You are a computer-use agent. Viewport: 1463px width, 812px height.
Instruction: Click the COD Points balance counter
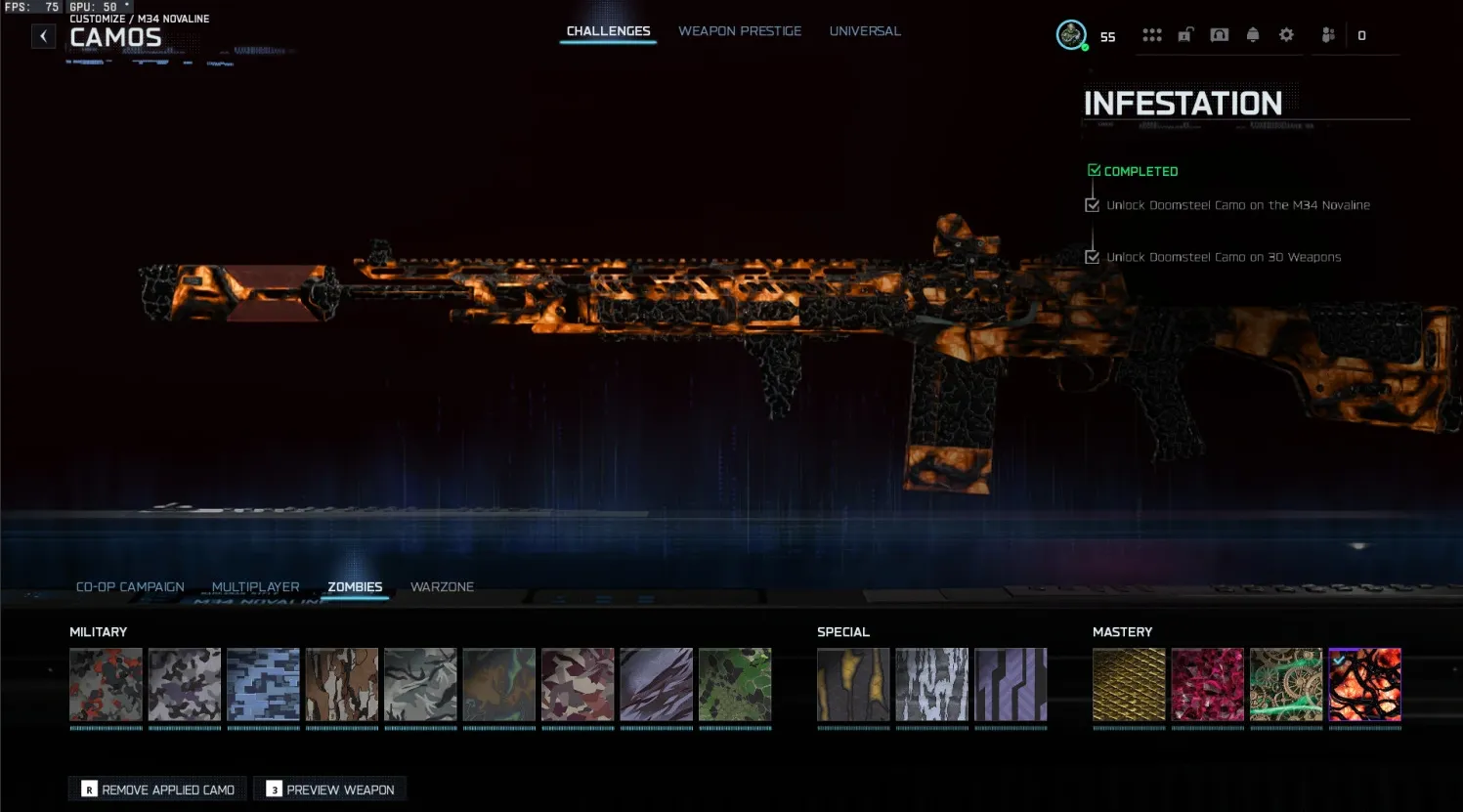(x=1360, y=34)
